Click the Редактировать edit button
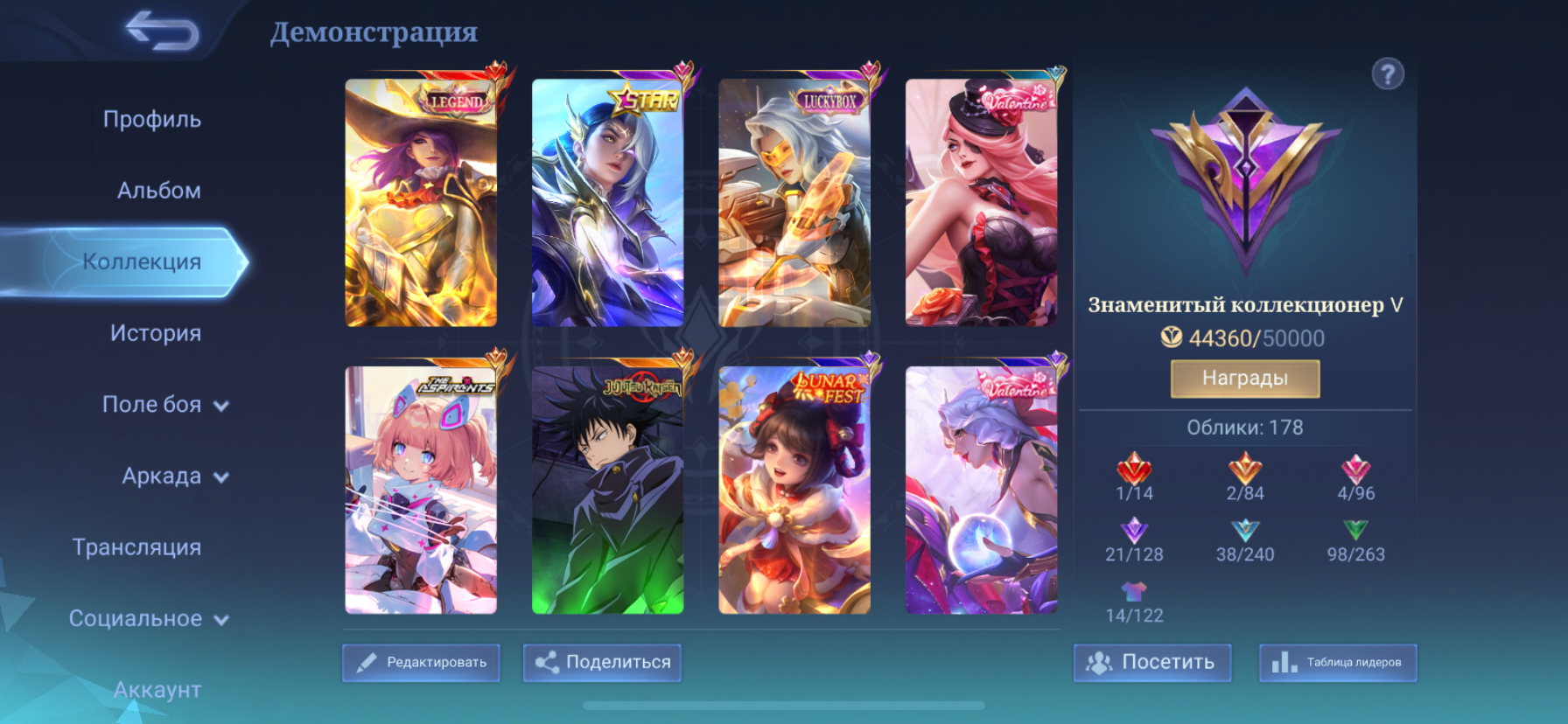Screen dimensions: 1568x724 tap(421, 663)
